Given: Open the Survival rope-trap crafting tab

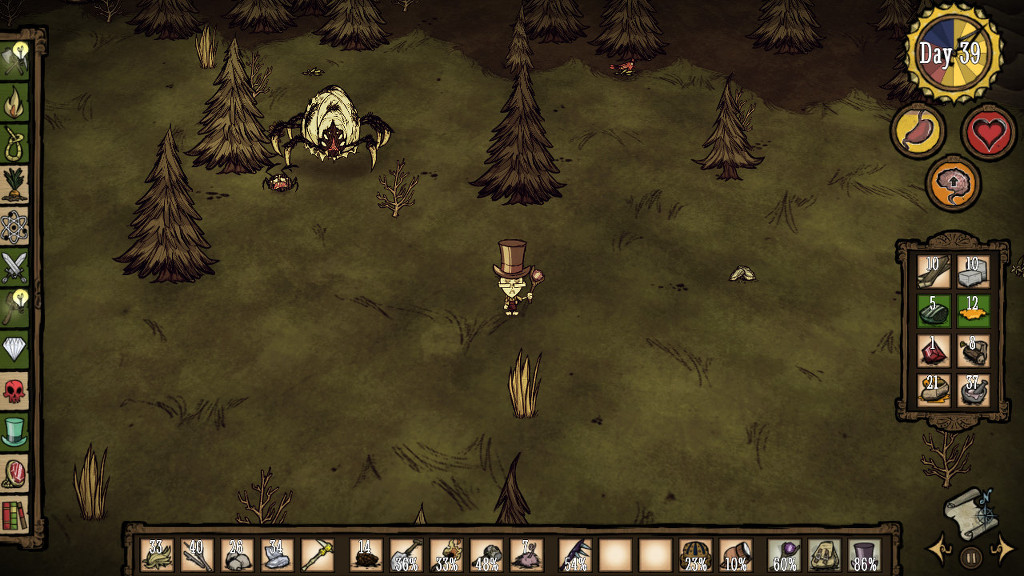Looking at the screenshot, I should (x=15, y=143).
